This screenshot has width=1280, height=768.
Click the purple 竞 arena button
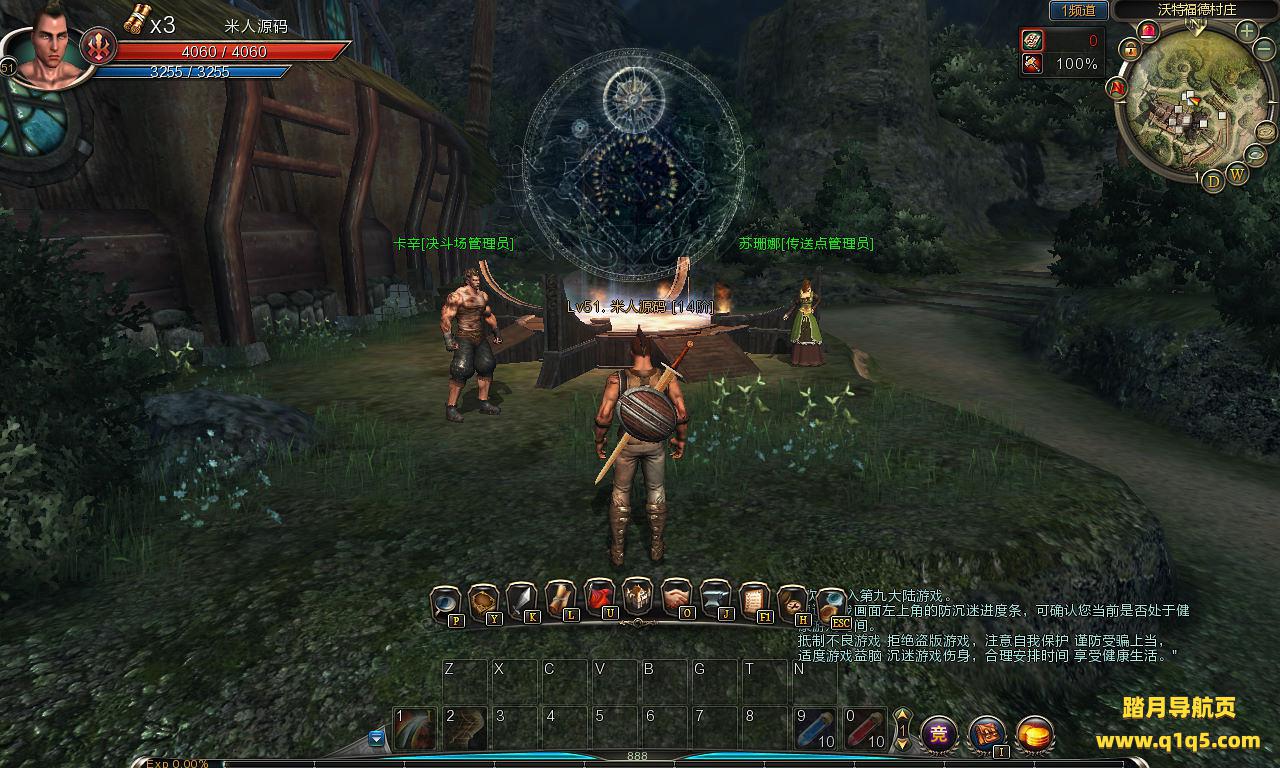pyautogui.click(x=939, y=735)
